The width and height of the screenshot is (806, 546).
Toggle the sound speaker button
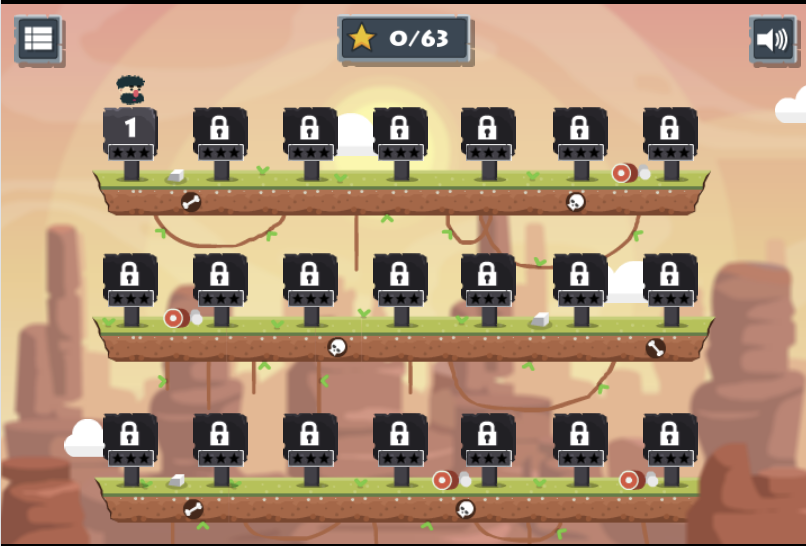click(x=771, y=40)
